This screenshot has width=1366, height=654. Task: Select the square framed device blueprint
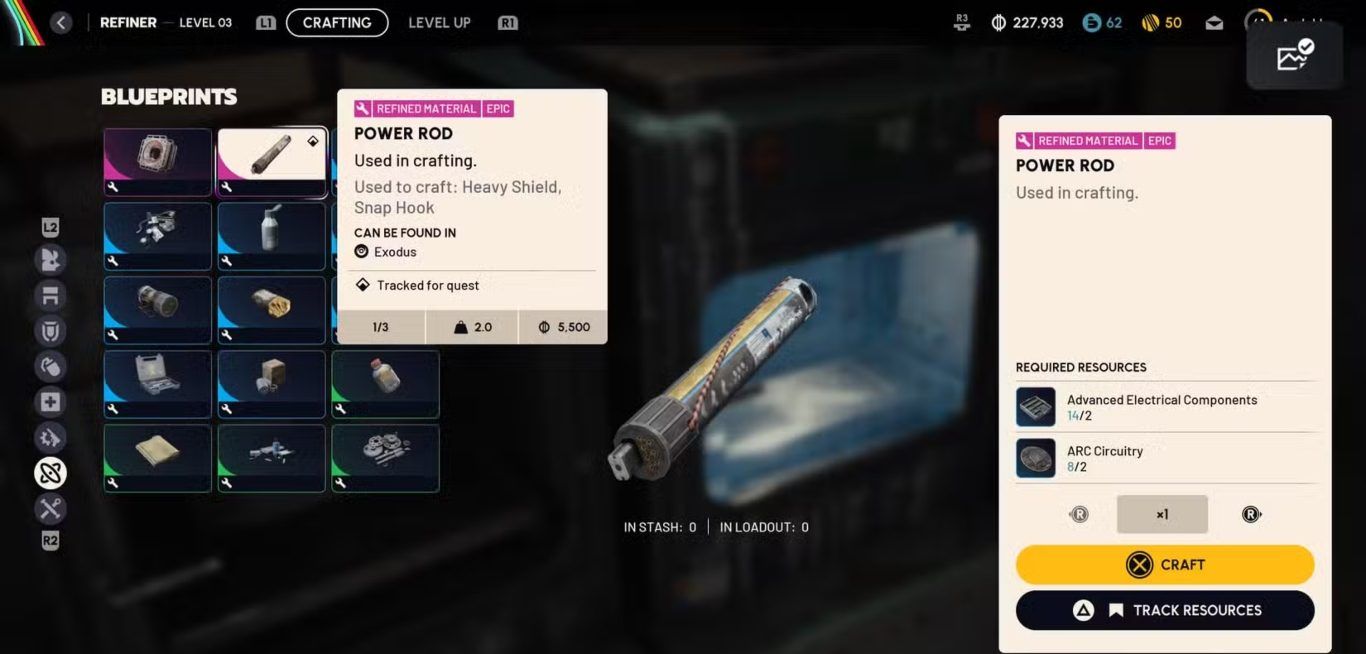pos(158,162)
